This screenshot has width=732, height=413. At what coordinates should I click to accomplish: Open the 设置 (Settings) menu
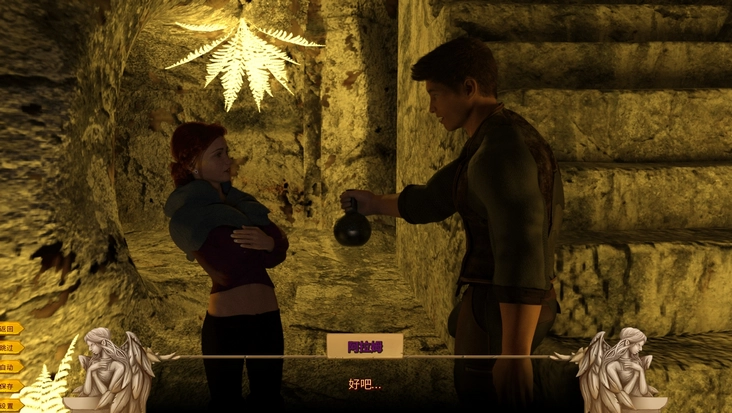[x=9, y=404]
